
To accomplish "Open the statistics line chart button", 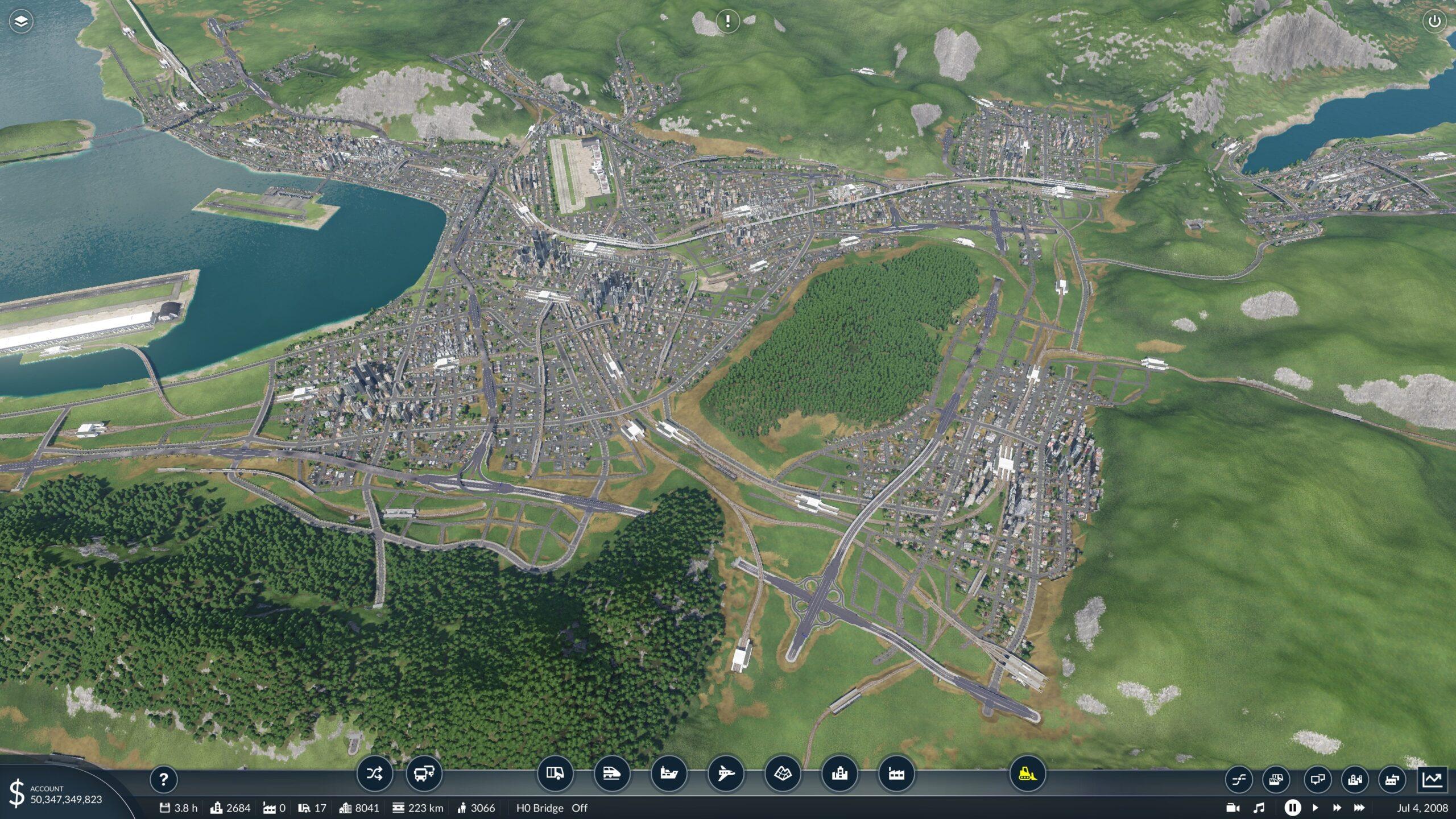I will pos(1433,779).
